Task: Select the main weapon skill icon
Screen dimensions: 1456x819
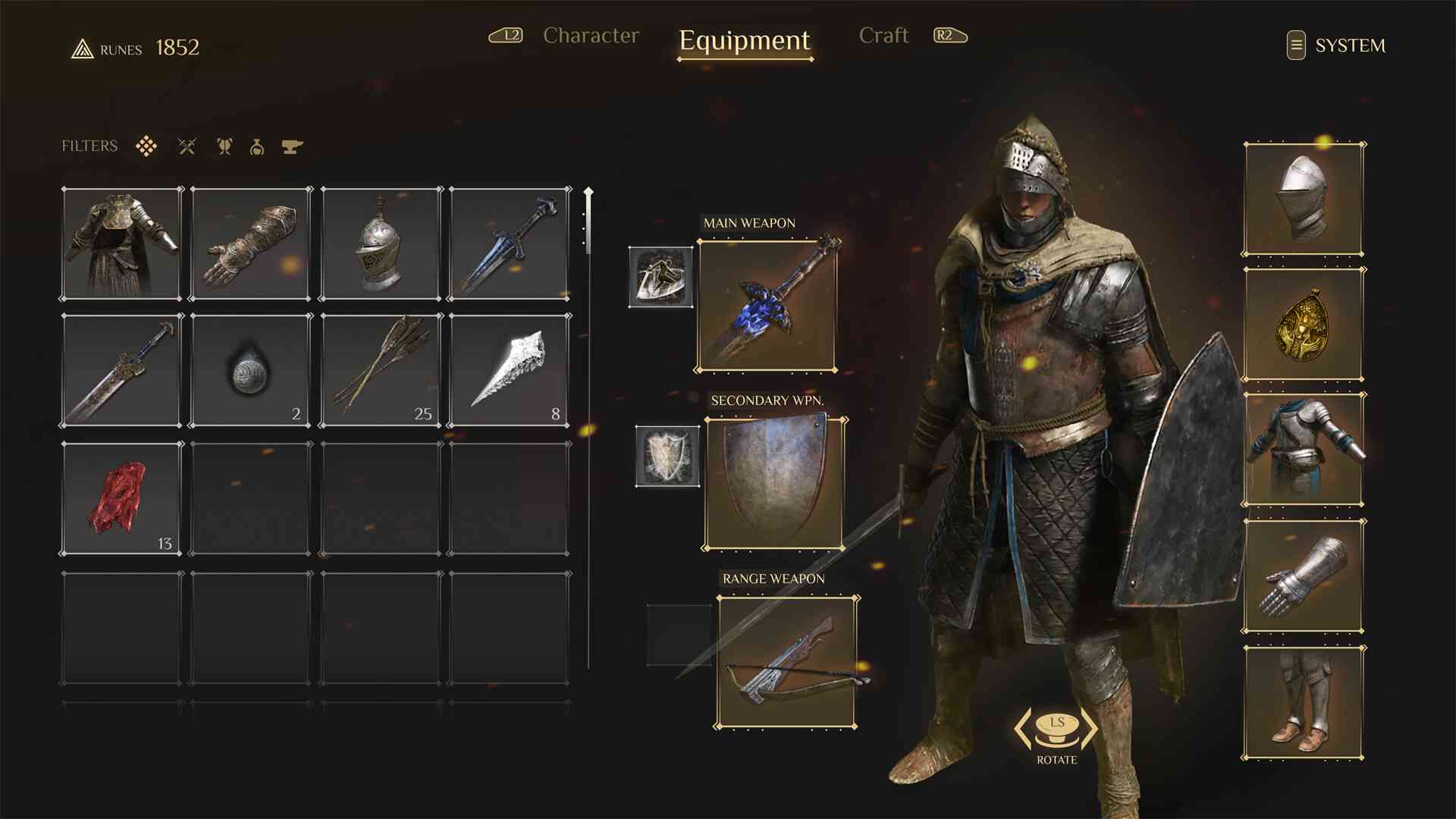Action: tap(661, 277)
